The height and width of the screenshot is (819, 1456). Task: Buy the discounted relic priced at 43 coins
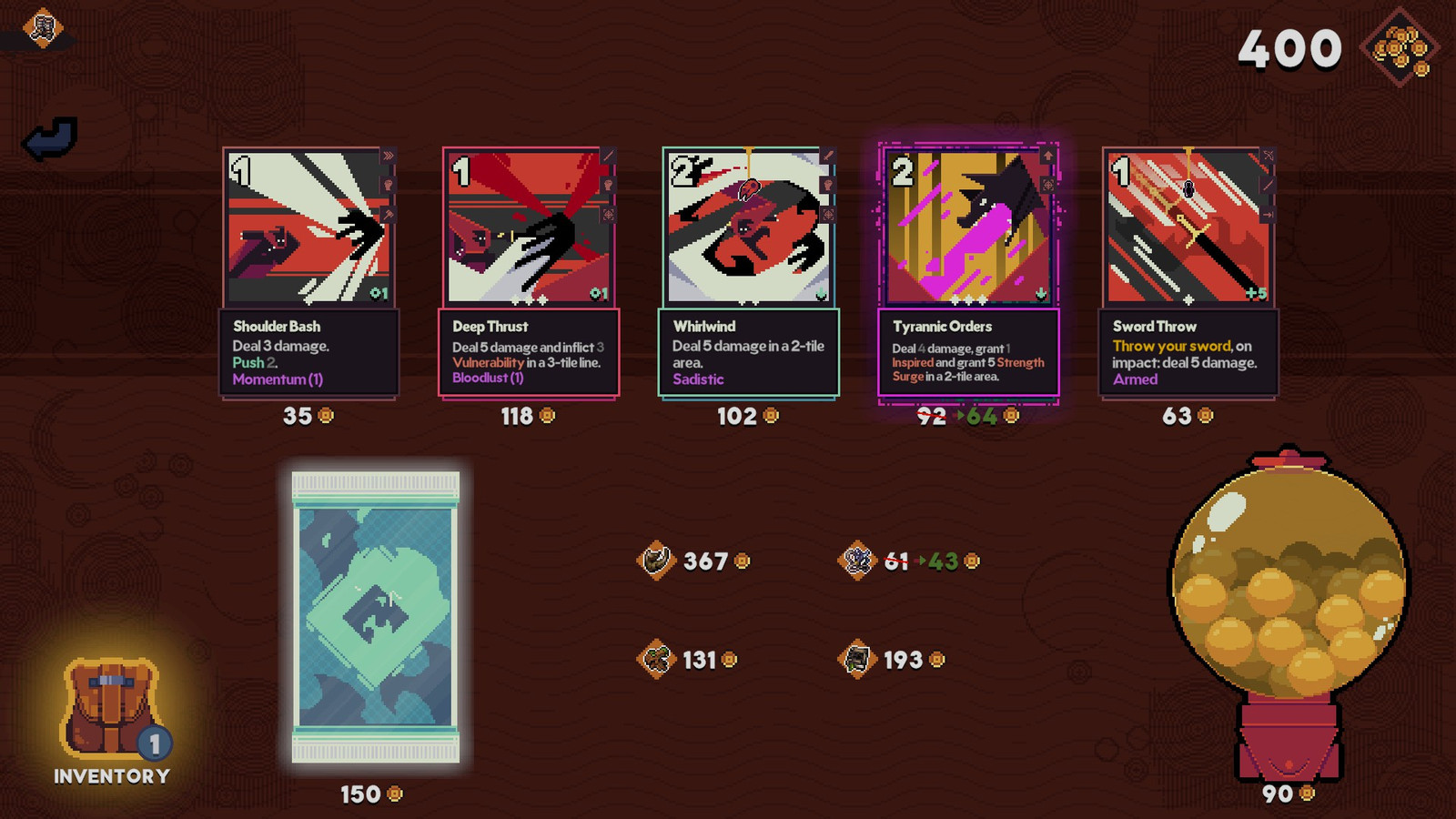(x=857, y=561)
